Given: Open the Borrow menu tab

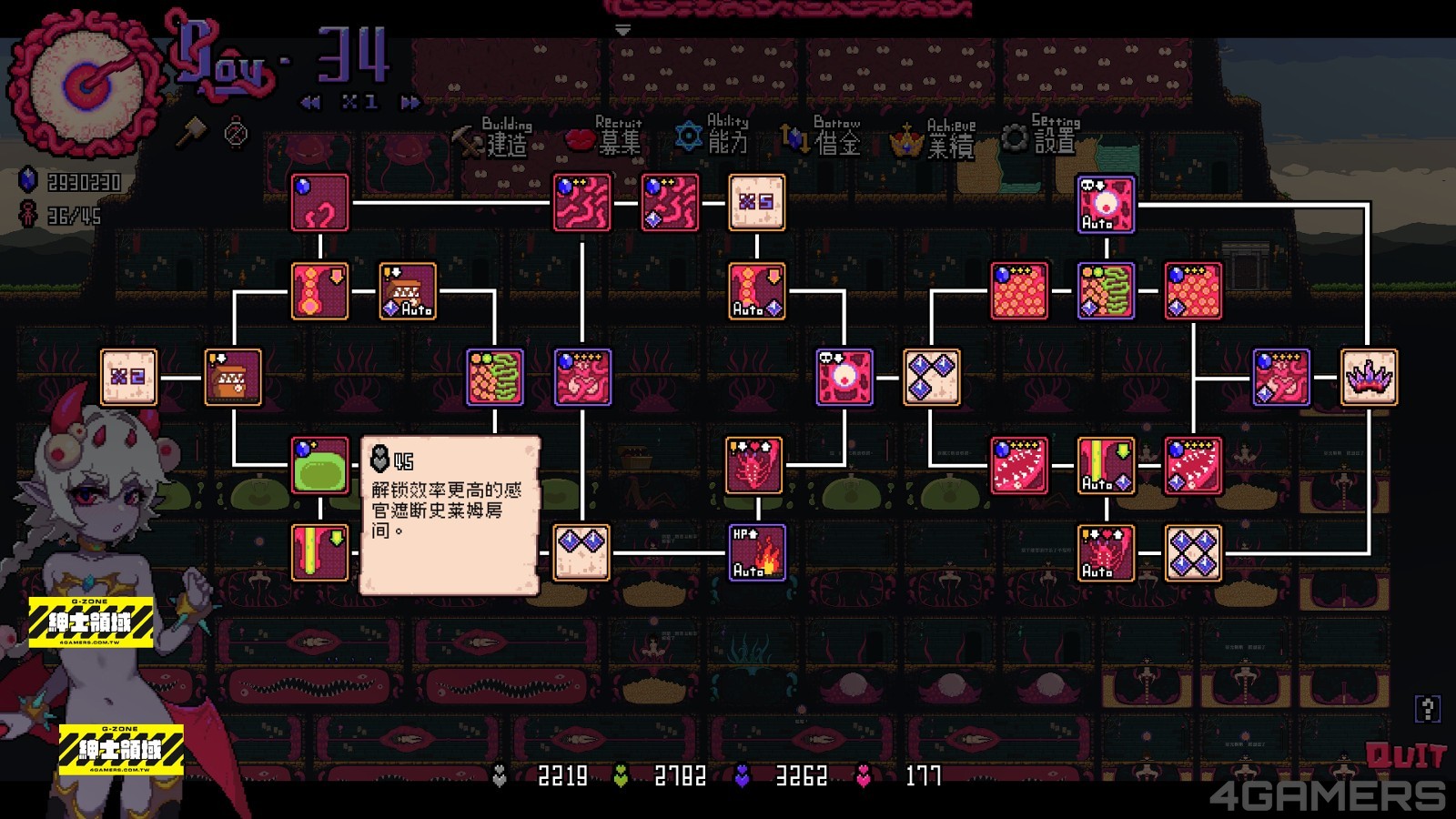Looking at the screenshot, I should pyautogui.click(x=823, y=137).
